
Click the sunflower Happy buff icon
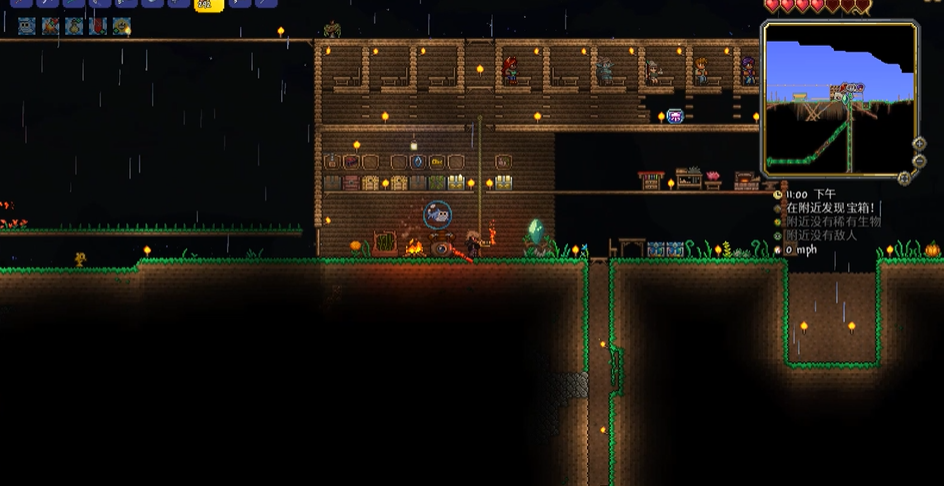click(x=122, y=26)
